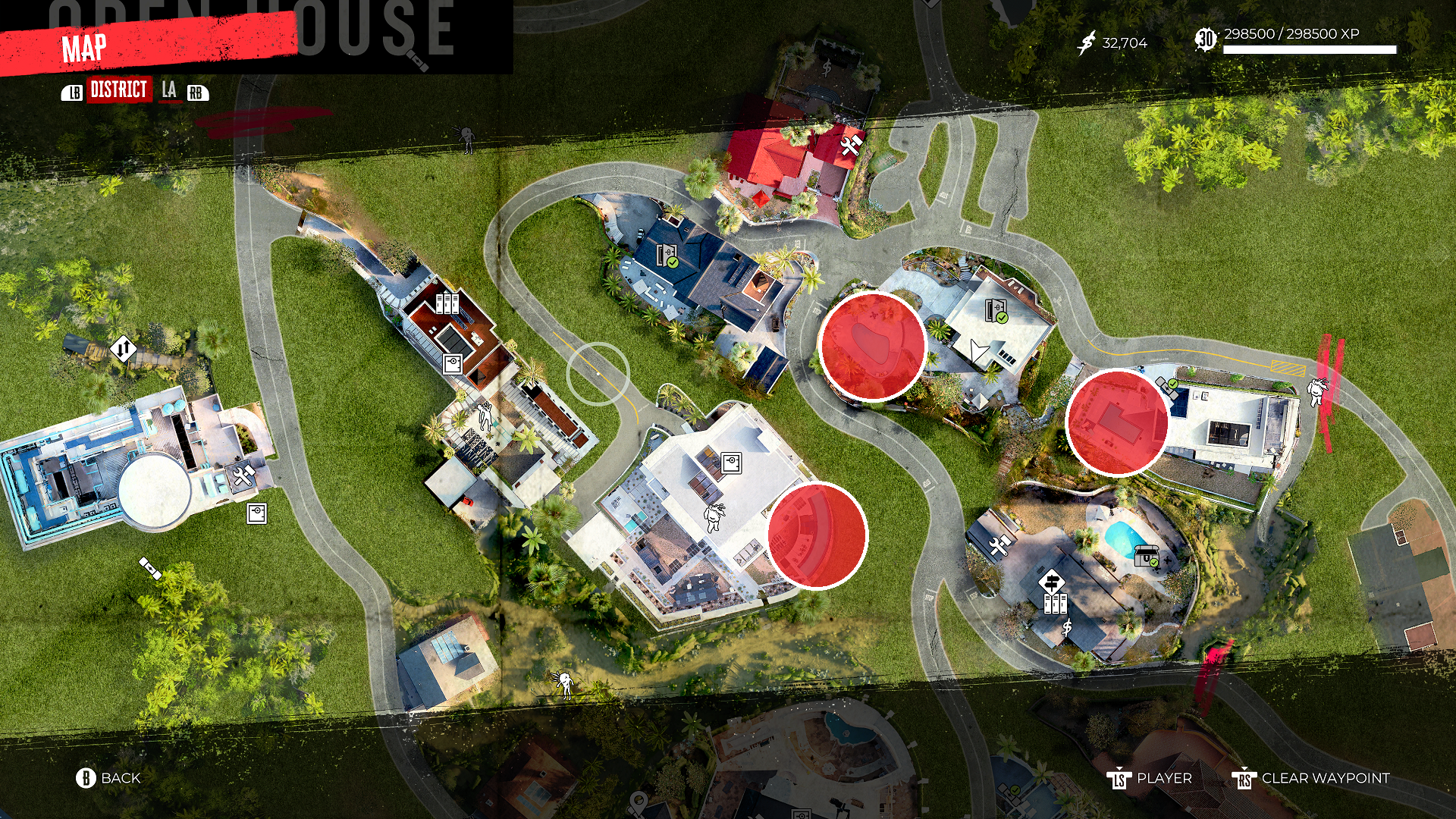
Task: Select the lockers marker on the brown-roofed house
Action: click(447, 303)
